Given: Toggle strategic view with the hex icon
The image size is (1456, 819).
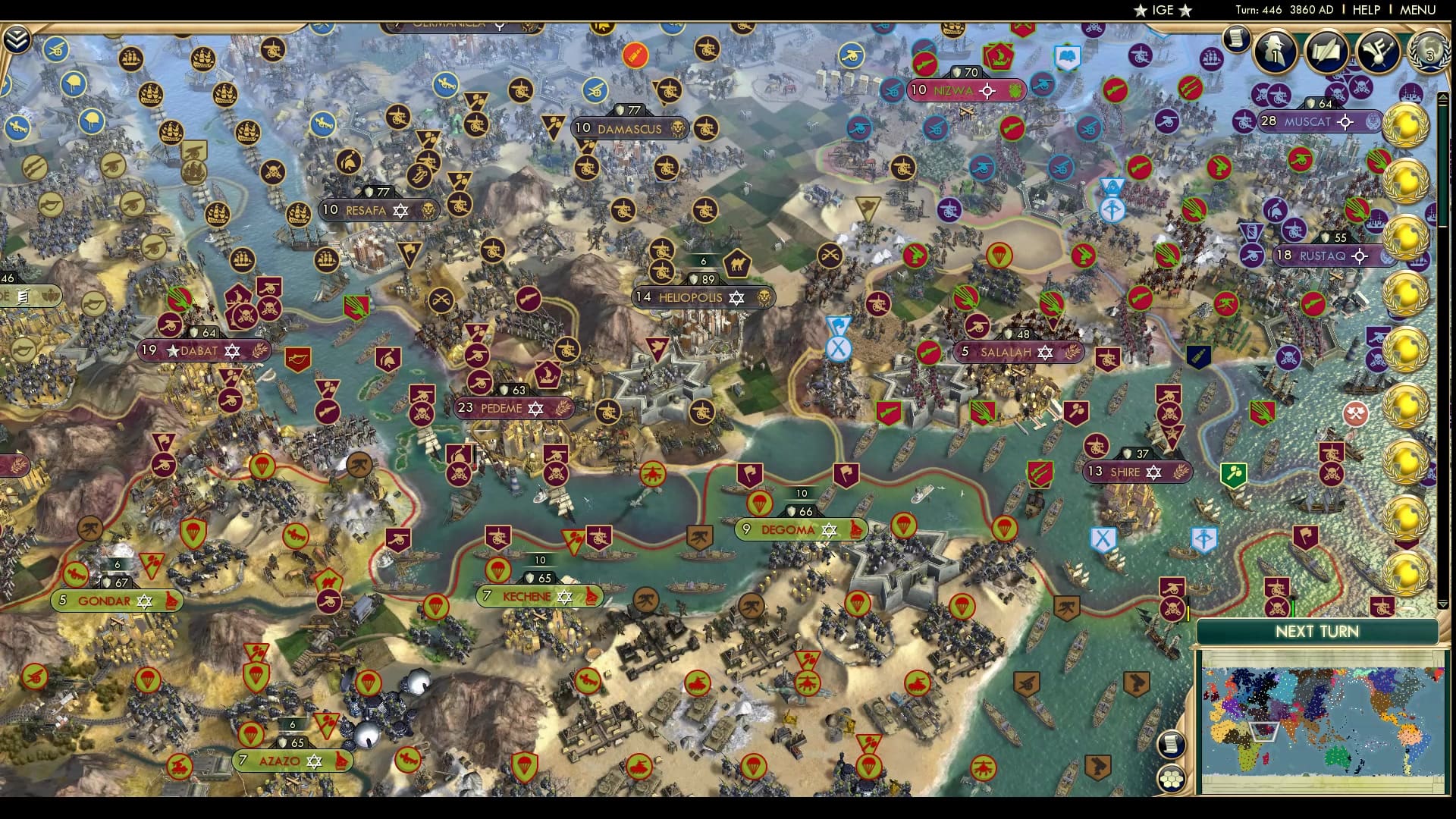Looking at the screenshot, I should pyautogui.click(x=1172, y=779).
